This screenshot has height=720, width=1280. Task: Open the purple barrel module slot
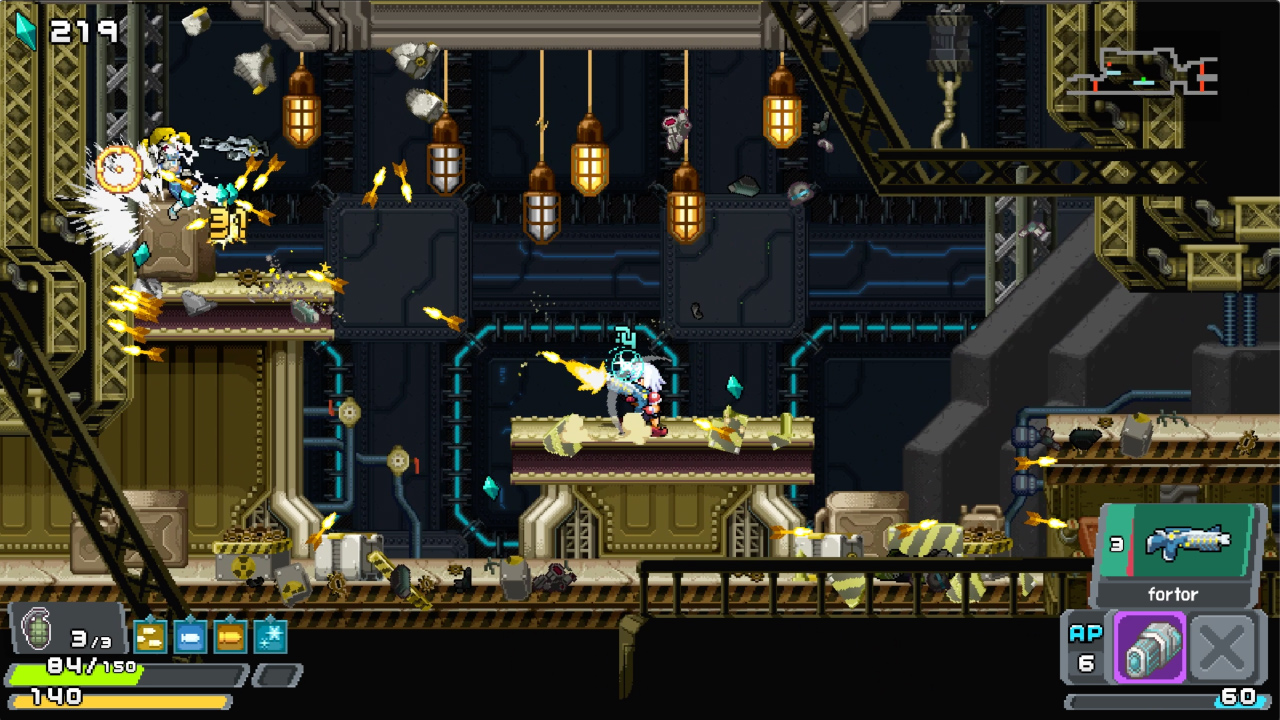[x=1150, y=648]
